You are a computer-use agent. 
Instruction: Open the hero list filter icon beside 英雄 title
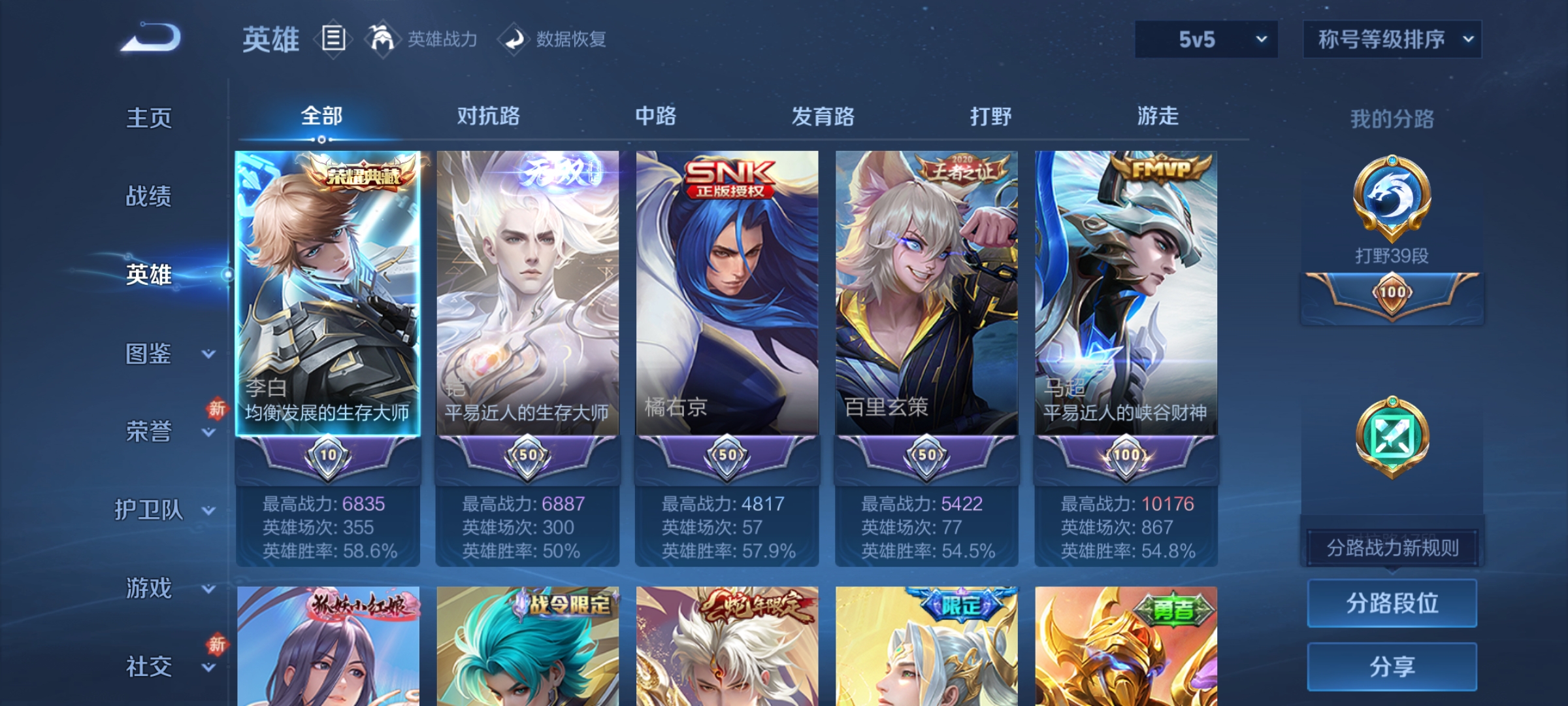pos(333,39)
